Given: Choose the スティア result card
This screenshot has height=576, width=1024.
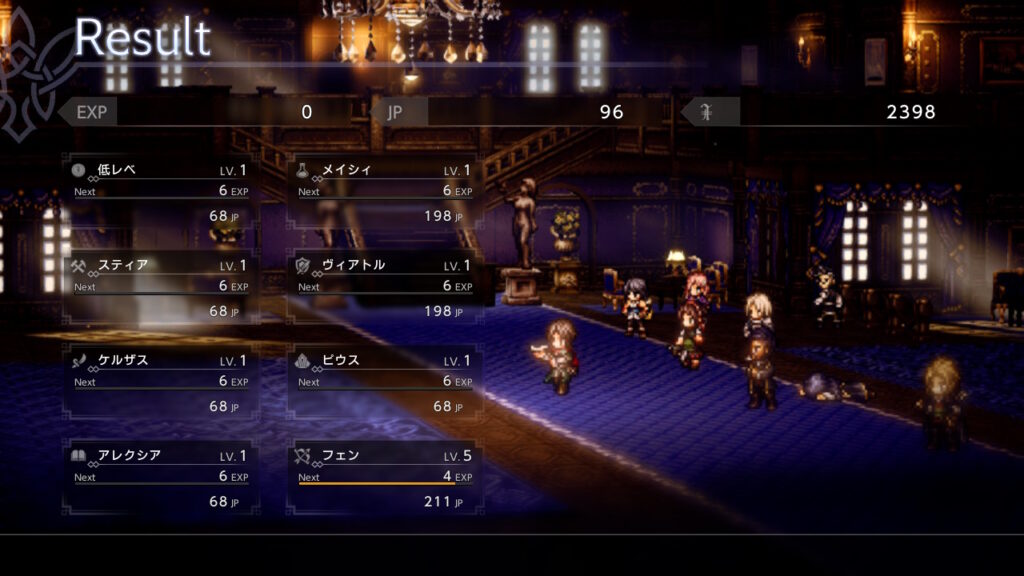Looking at the screenshot, I should (161, 288).
